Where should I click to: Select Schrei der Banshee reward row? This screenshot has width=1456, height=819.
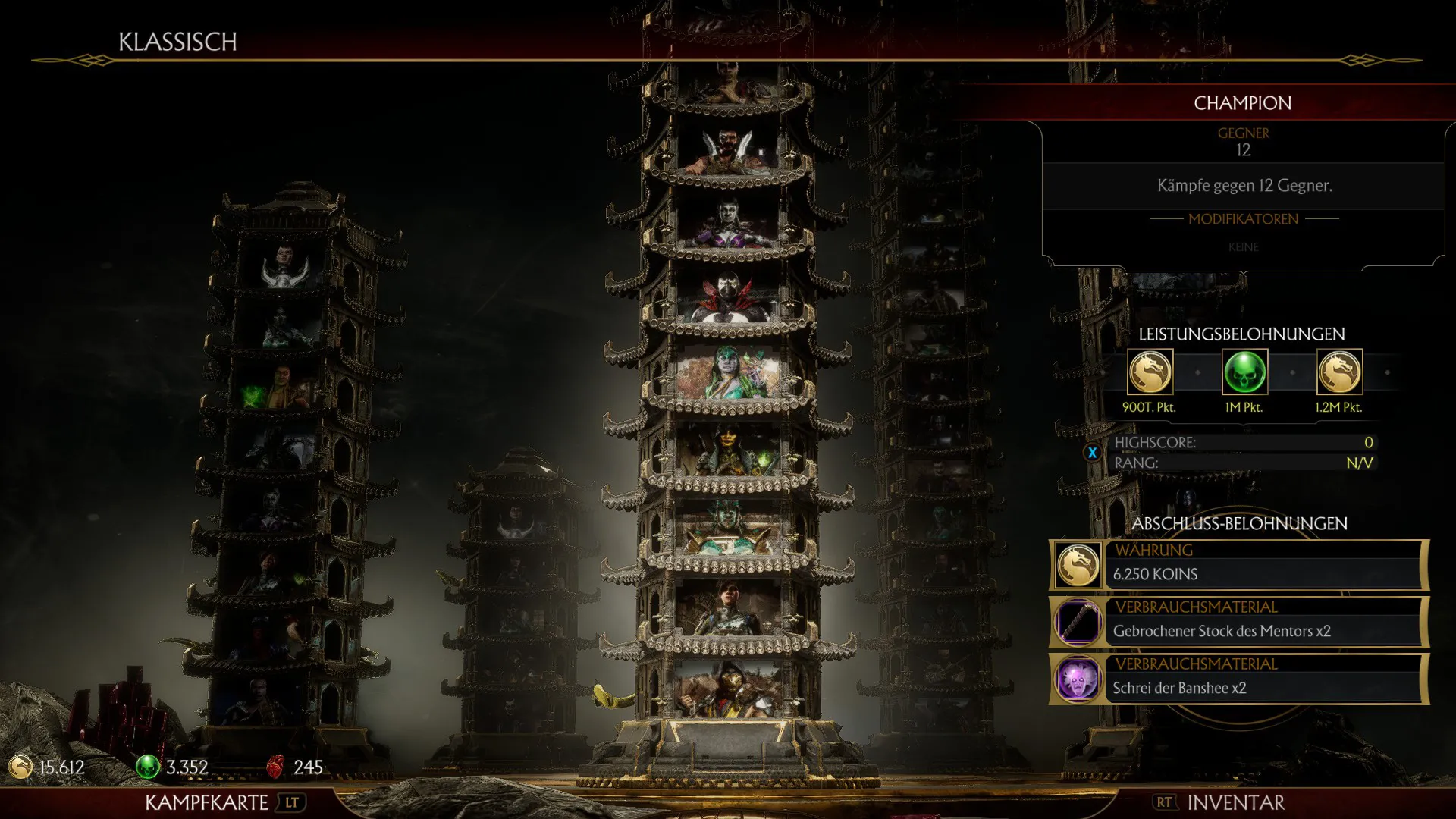tap(1239, 679)
